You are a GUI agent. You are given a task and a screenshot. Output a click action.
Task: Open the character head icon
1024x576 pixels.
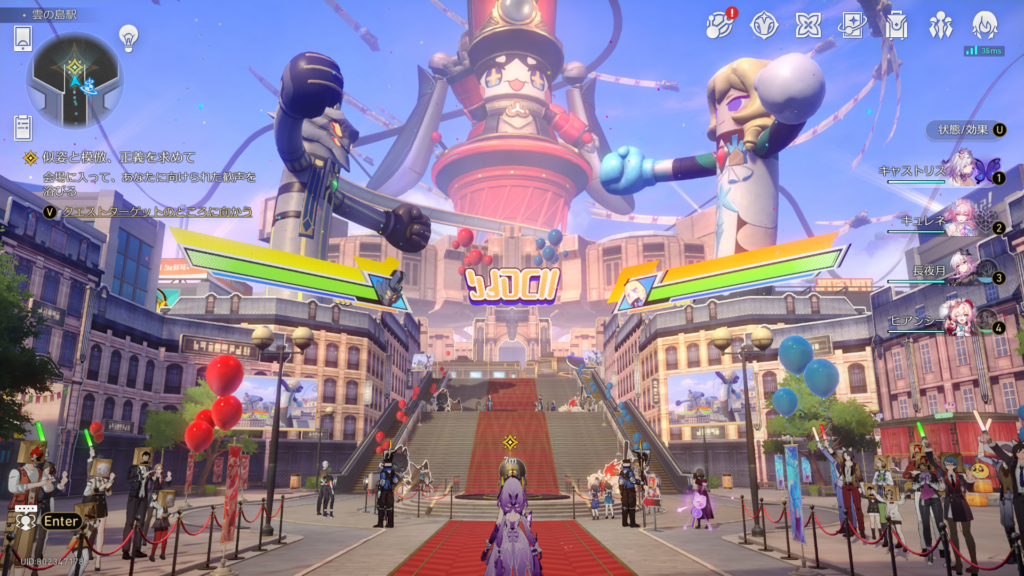coord(985,25)
